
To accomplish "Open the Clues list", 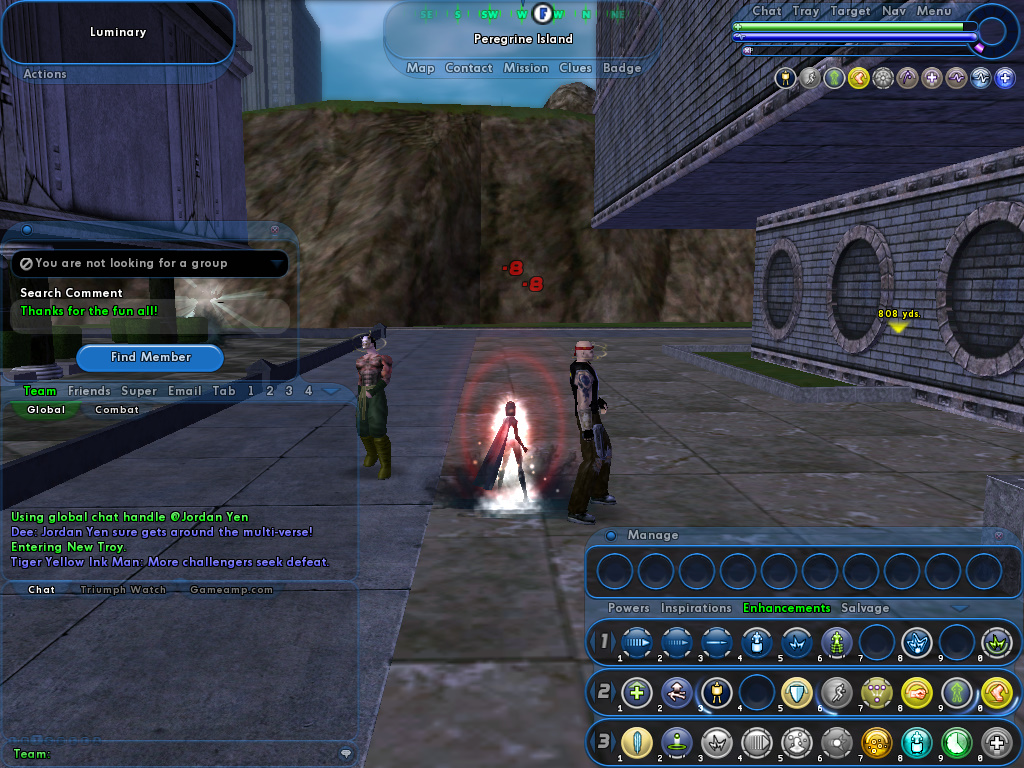I will click(575, 68).
